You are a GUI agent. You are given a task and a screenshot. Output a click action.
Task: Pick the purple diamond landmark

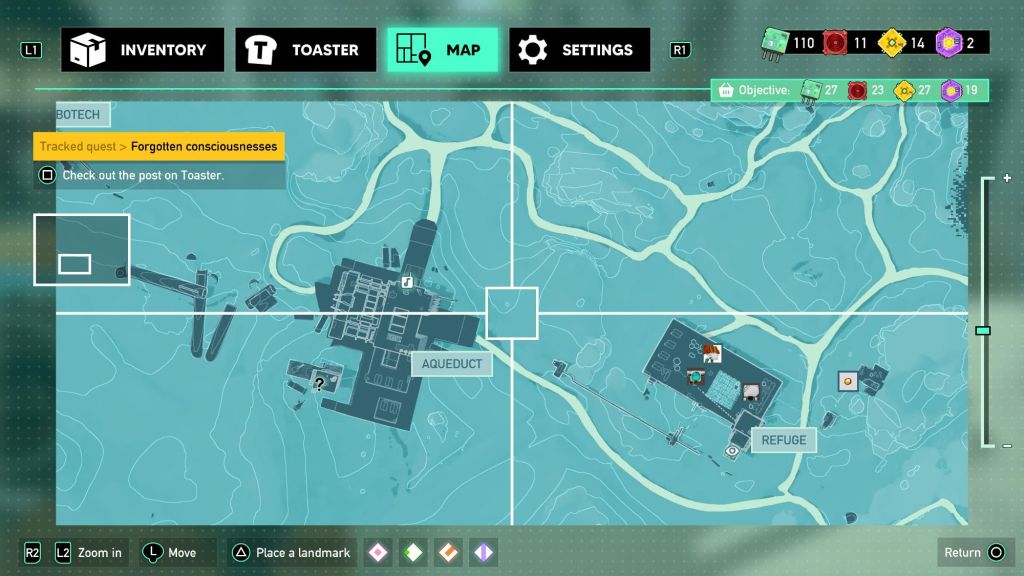click(x=483, y=552)
